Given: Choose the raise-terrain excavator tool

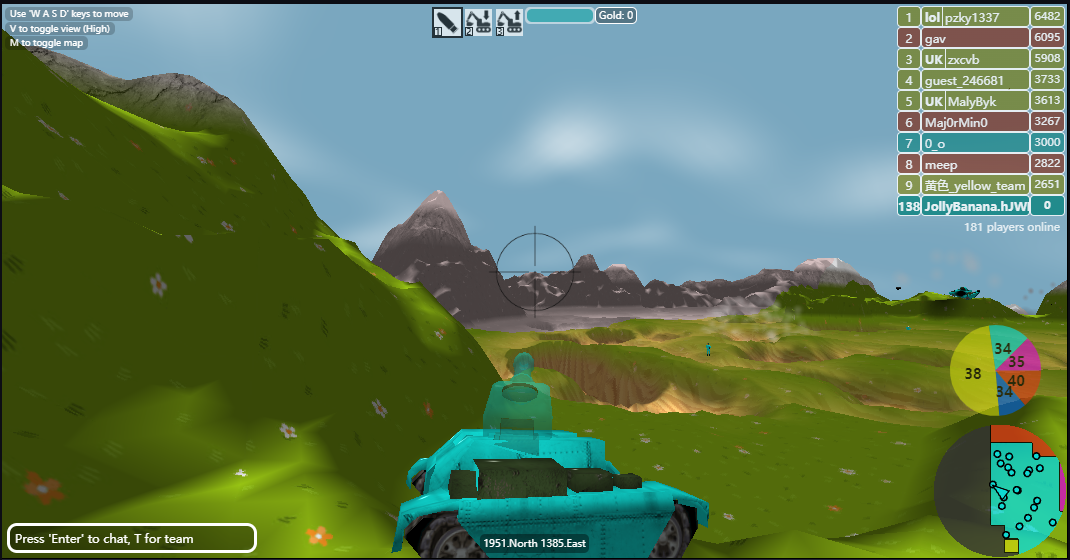Looking at the screenshot, I should [x=509, y=21].
